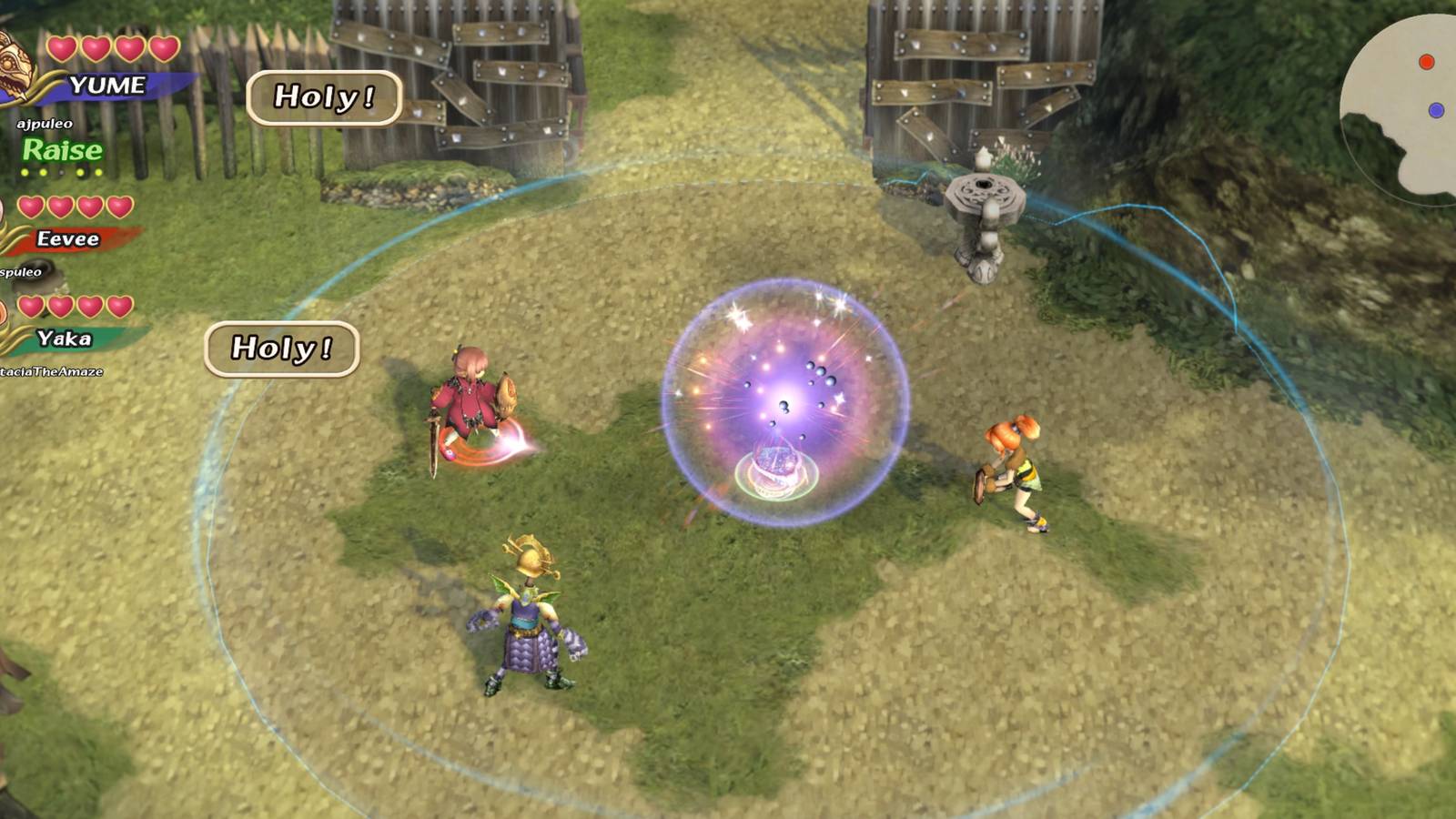
Task: Select the upper Holy! spell callout
Action: coord(323,96)
